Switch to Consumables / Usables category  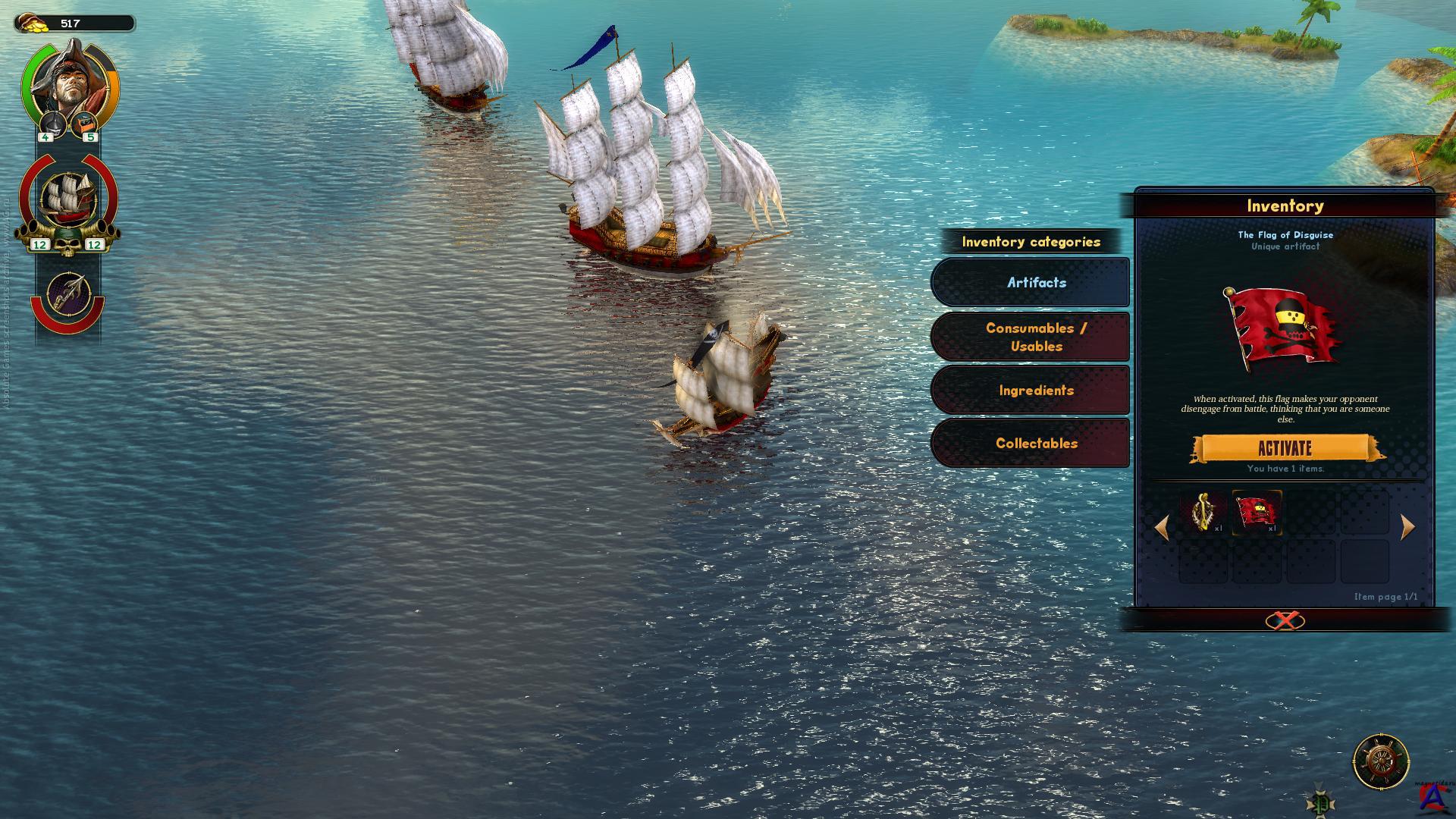(1036, 337)
